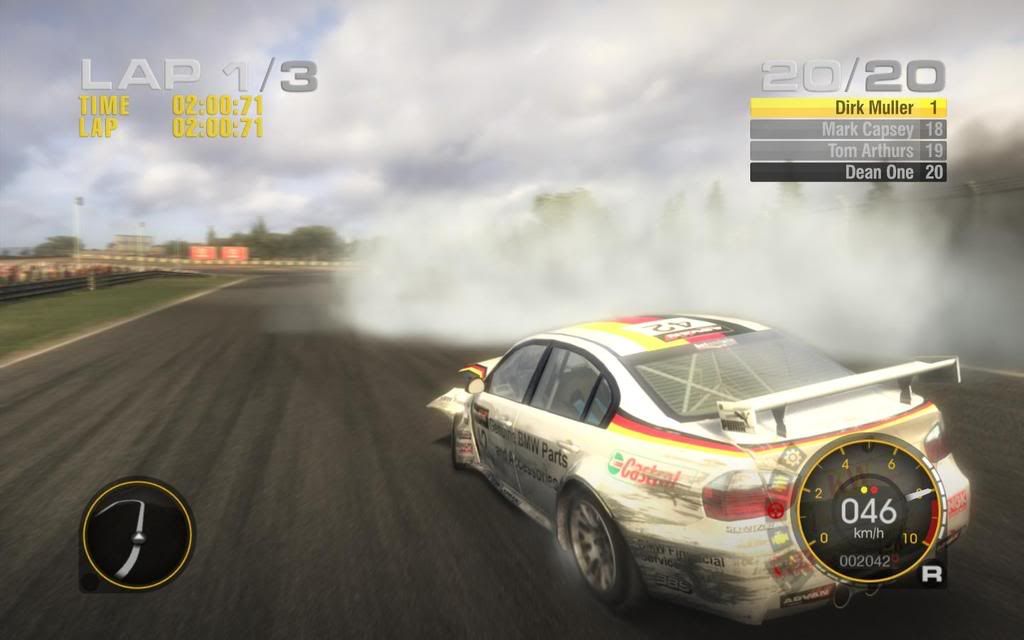1024x640 pixels.
Task: Select Mark Capsey's leaderboard row
Action: pyautogui.click(x=848, y=129)
